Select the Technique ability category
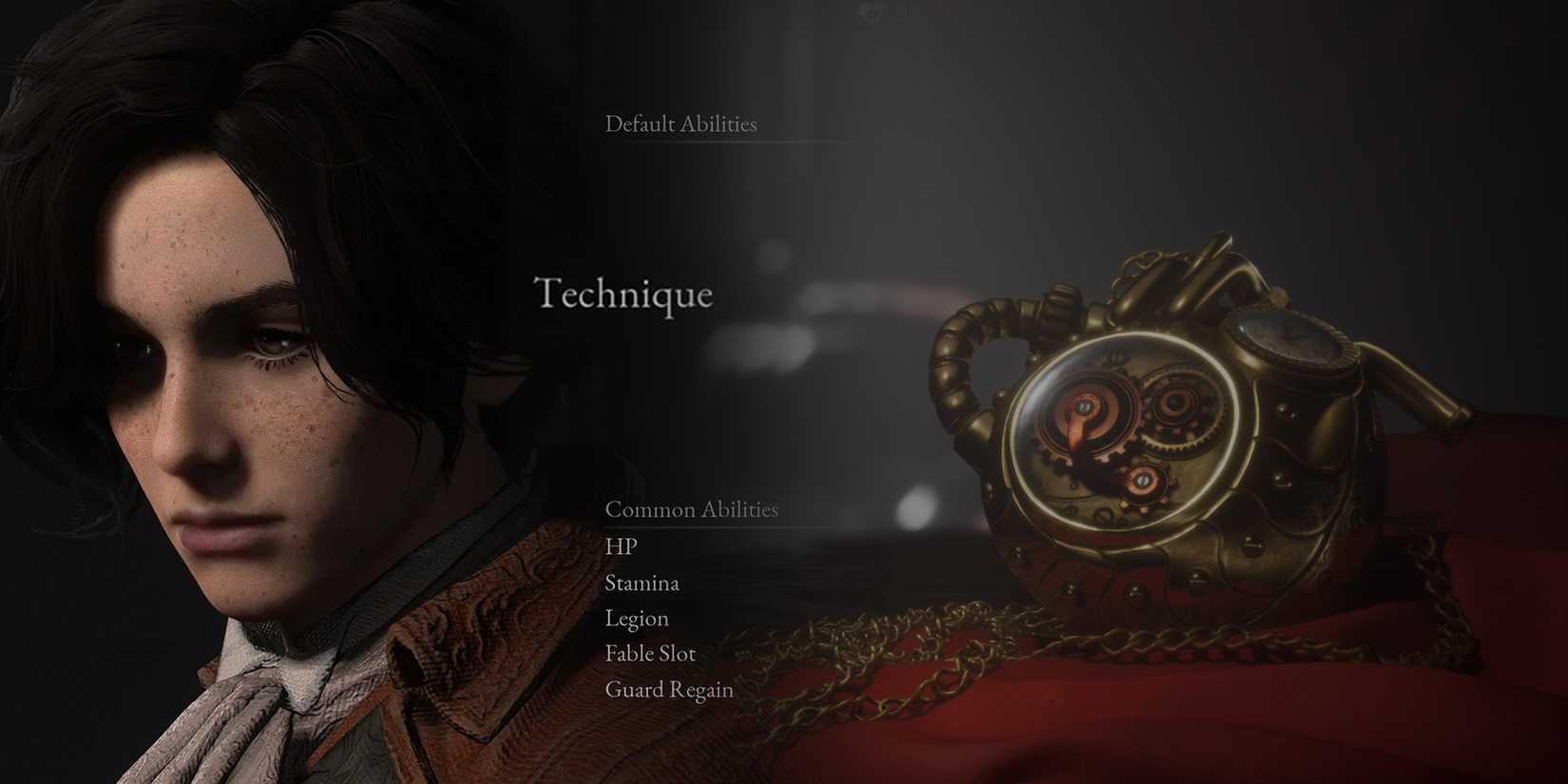 pyautogui.click(x=624, y=295)
